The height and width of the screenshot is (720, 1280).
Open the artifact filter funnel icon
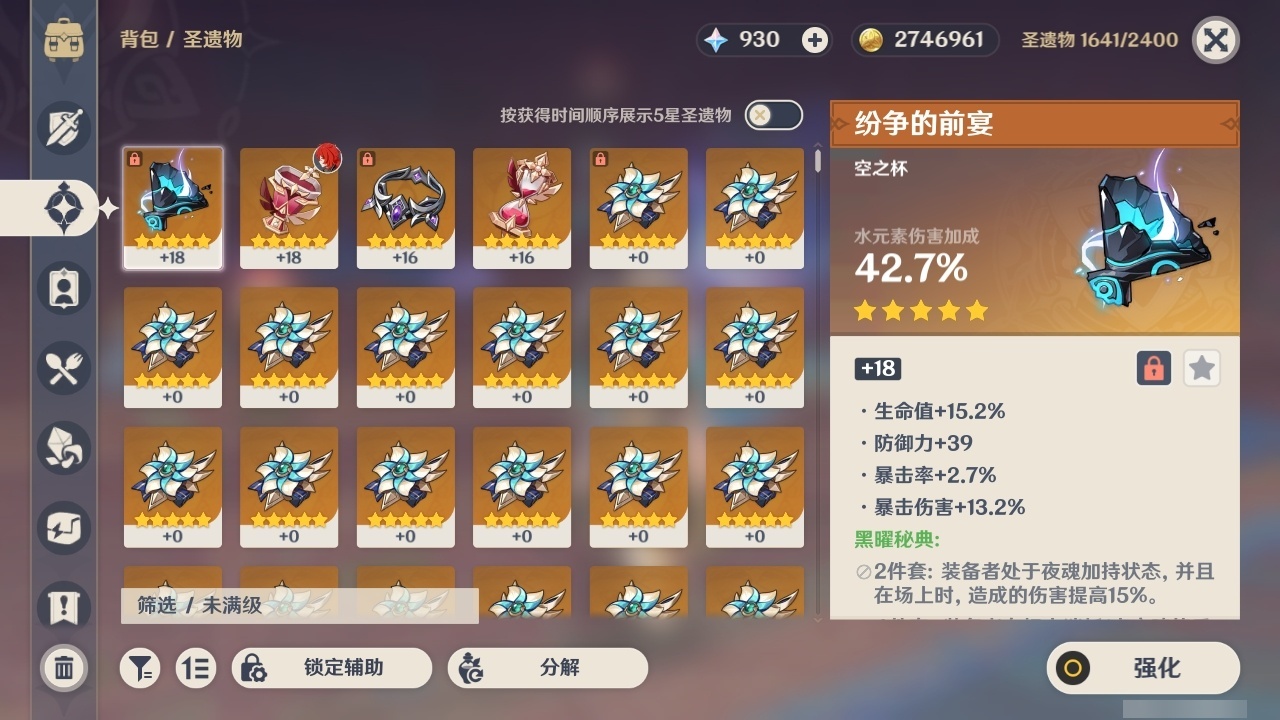[140, 668]
